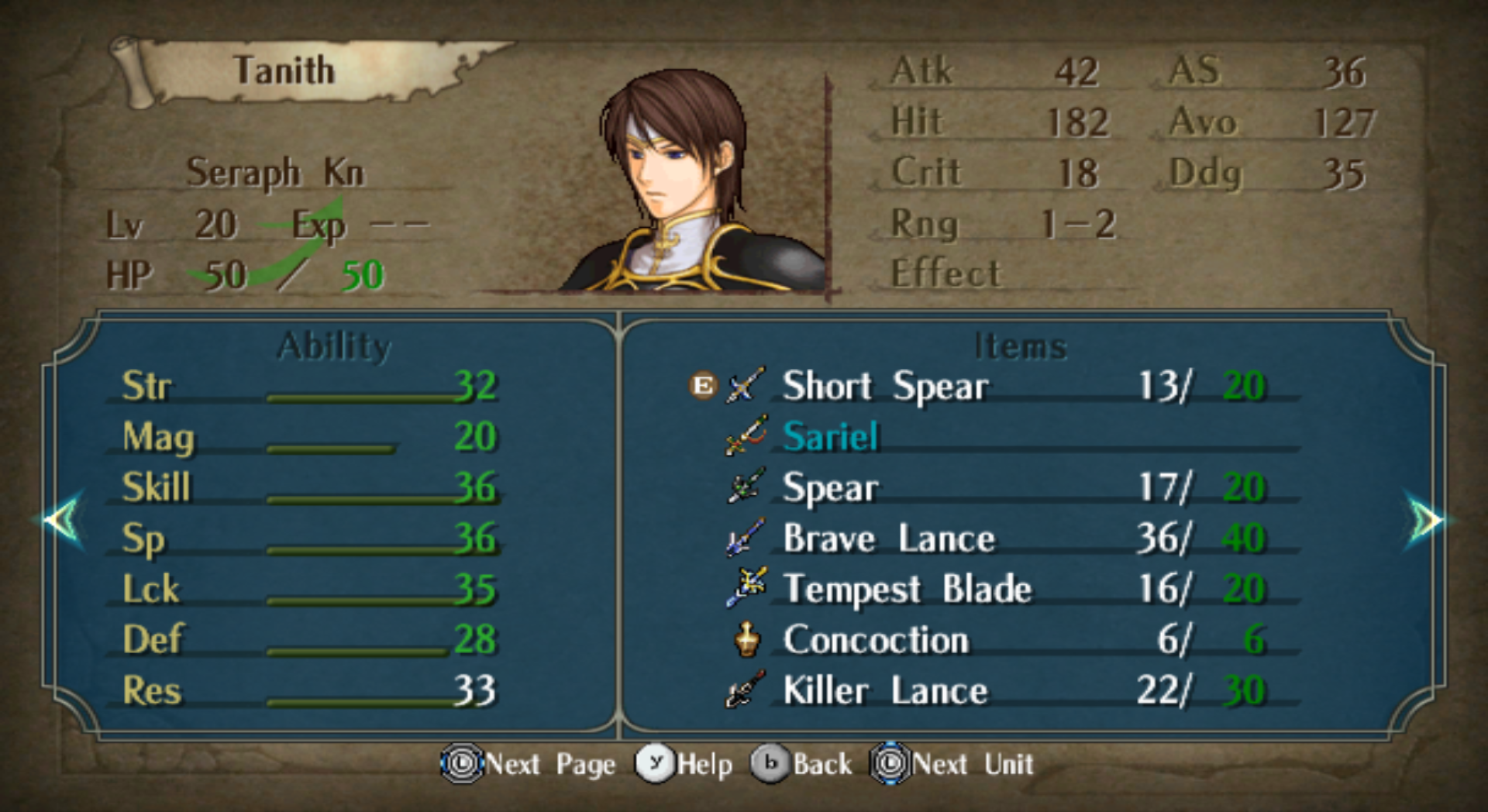Choose the Concoction item
The image size is (1488, 812).
876,640
